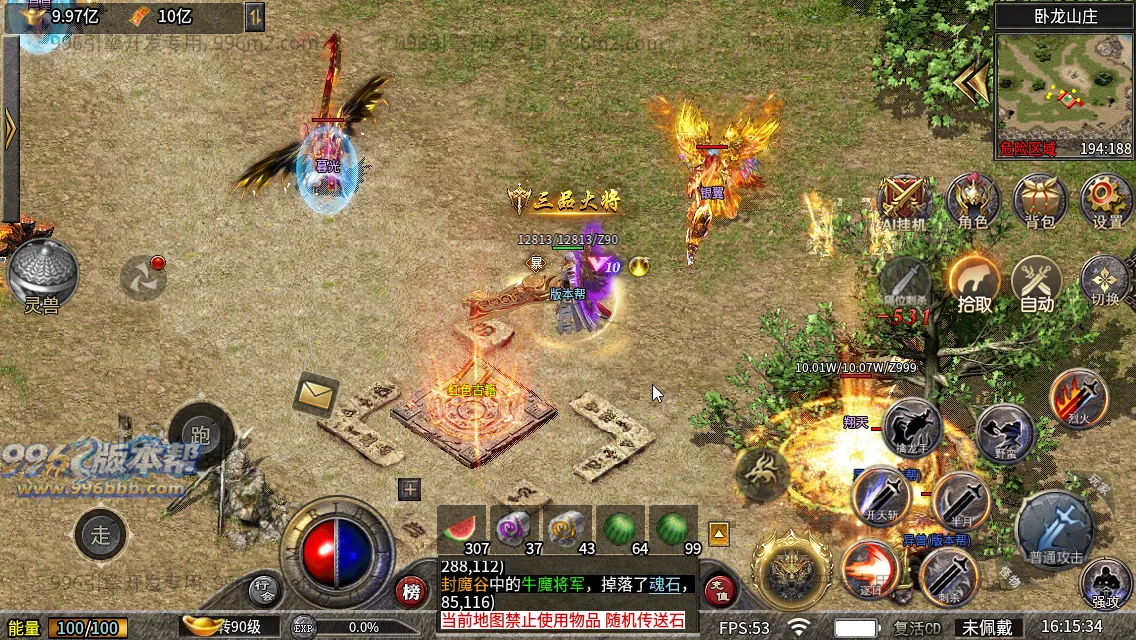Open the 灵兽 spirit beast menu
Viewport: 1136px width, 640px height.
tap(42, 274)
